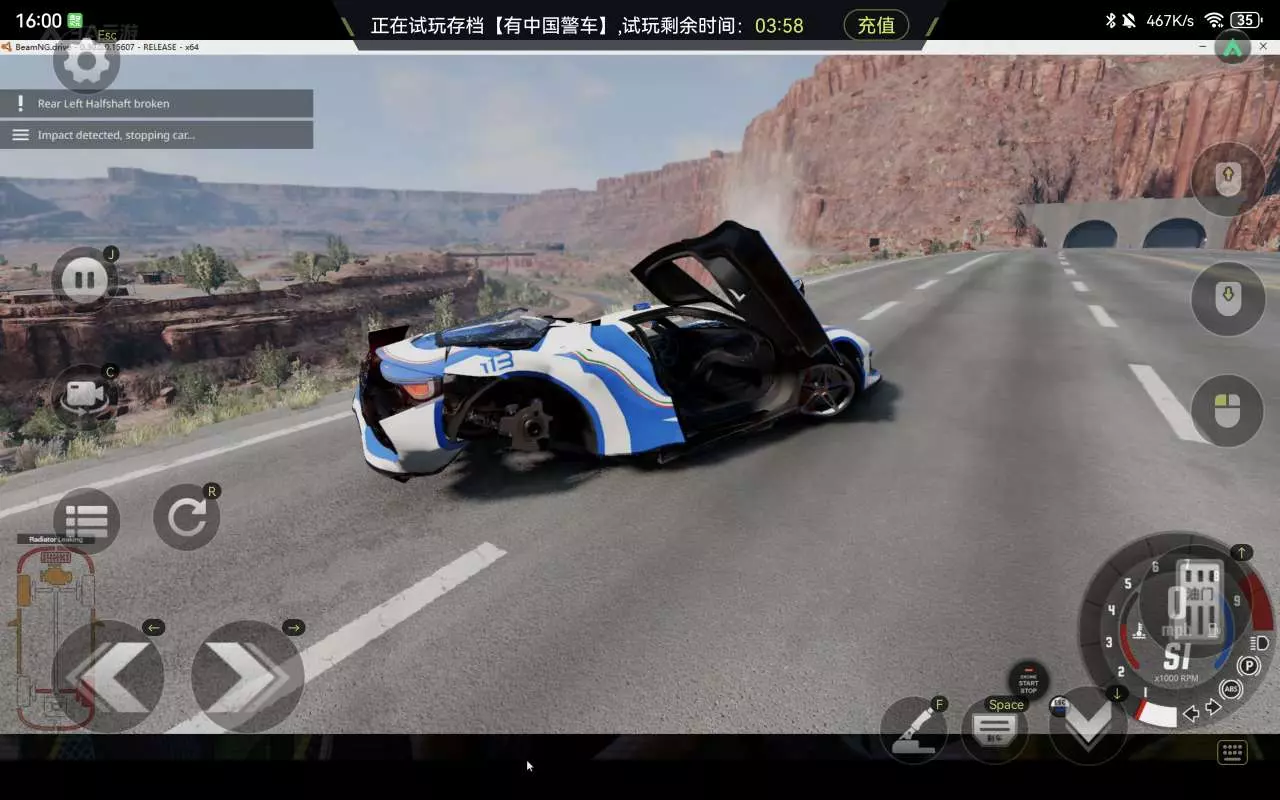Toggle the engine START STOP button
This screenshot has width=1280, height=800.
point(1028,682)
